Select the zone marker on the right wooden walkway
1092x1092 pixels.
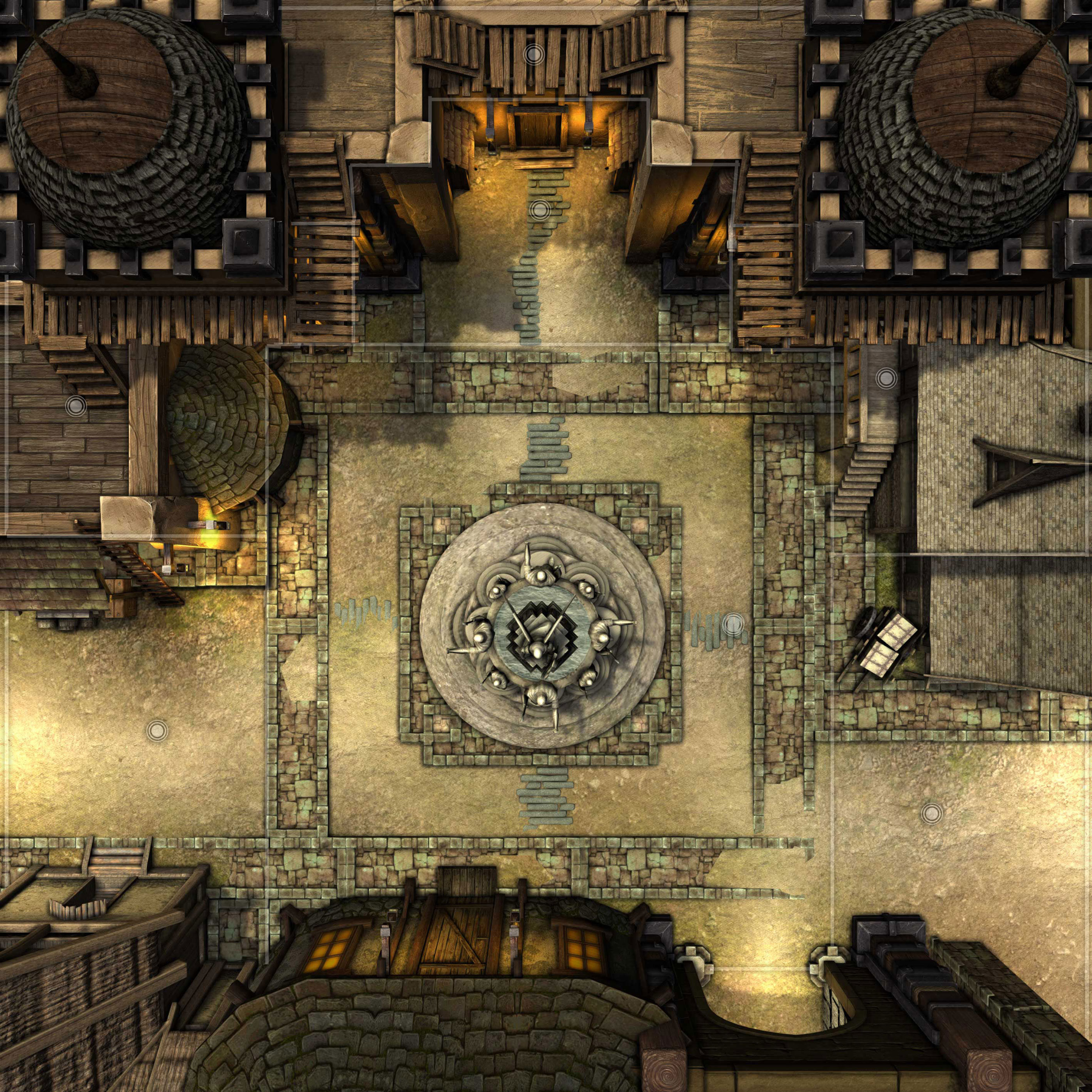(x=886, y=378)
